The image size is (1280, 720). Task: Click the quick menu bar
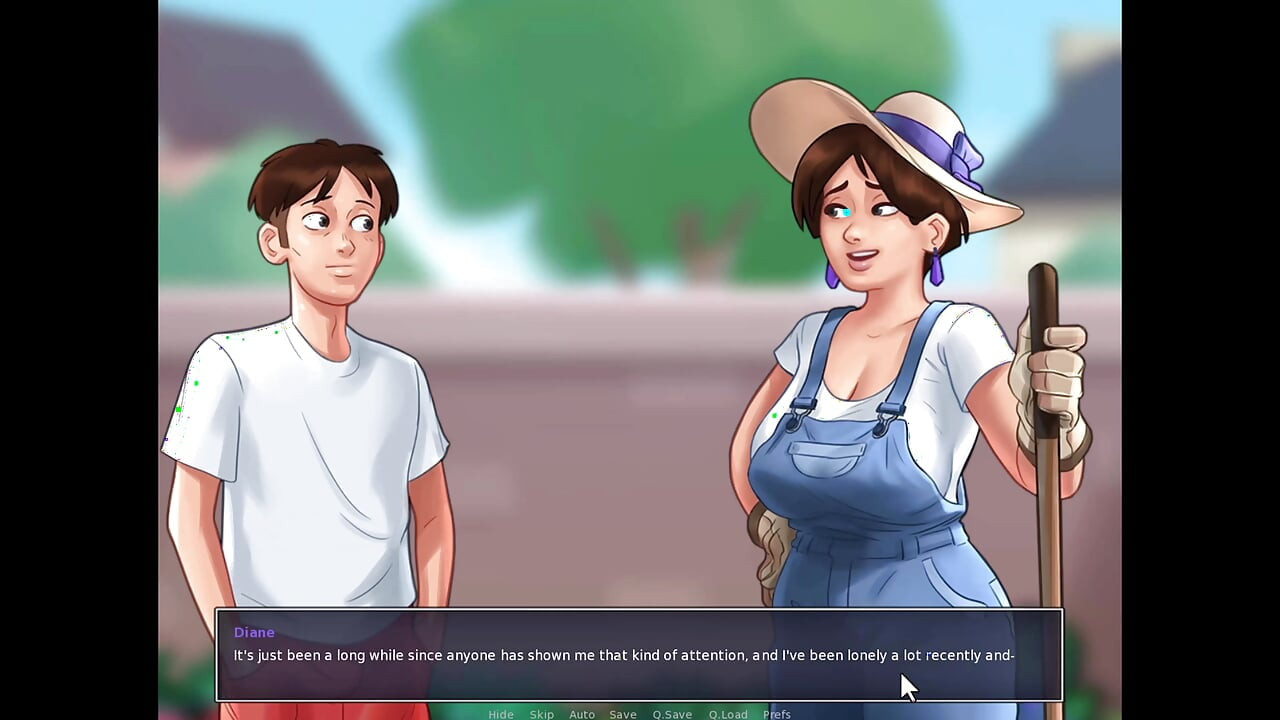pos(640,714)
